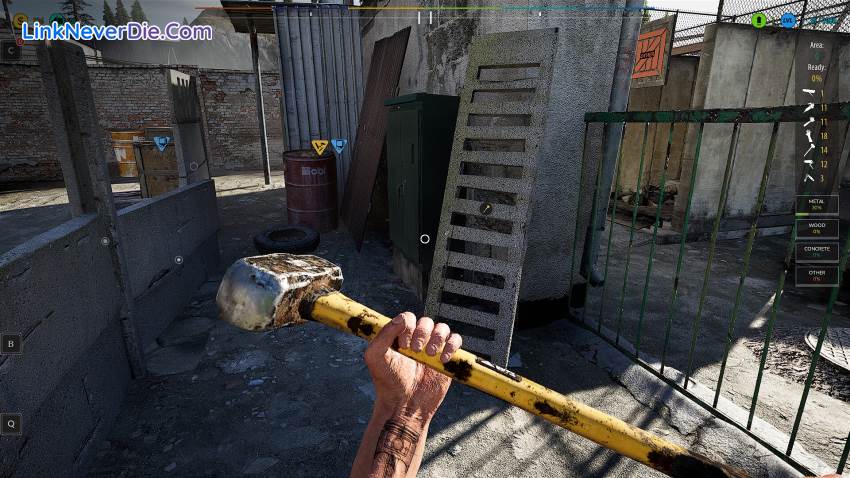Select the METAL material box
Viewport: 850px width, 478px height.
tap(816, 204)
